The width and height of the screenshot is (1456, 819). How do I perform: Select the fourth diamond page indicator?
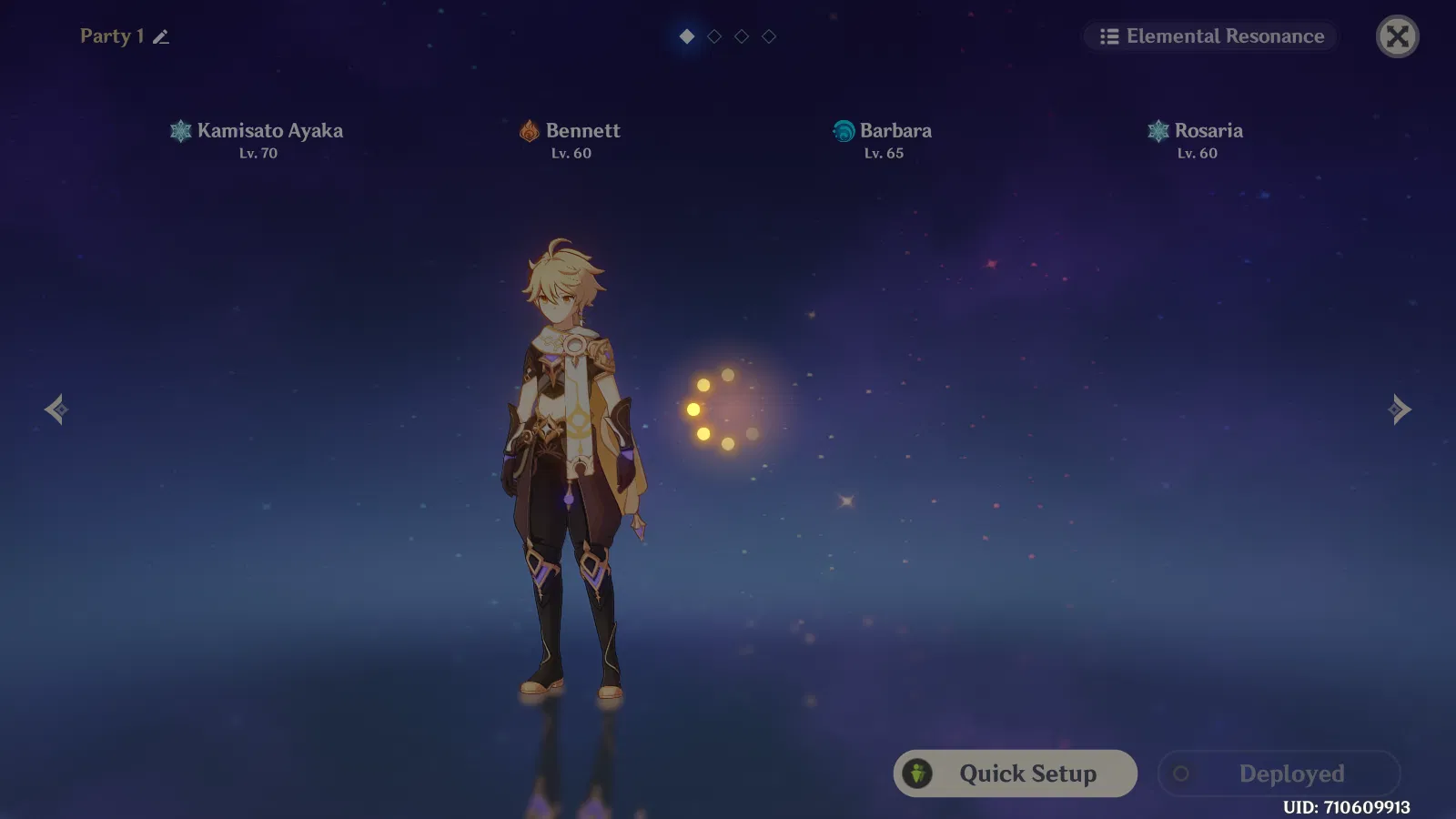pos(768,37)
